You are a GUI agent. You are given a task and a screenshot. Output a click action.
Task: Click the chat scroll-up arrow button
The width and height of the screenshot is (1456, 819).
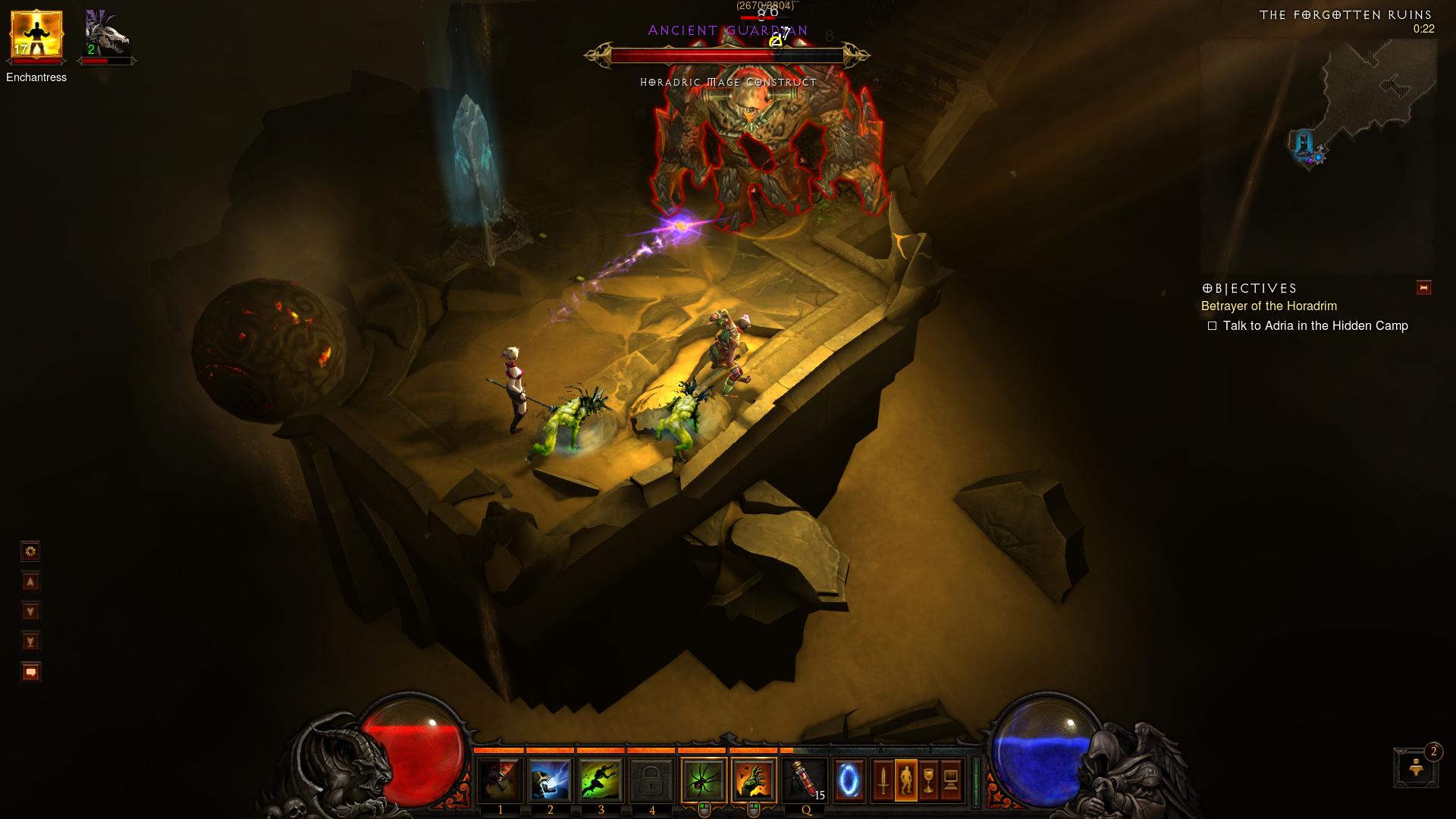tap(30, 582)
